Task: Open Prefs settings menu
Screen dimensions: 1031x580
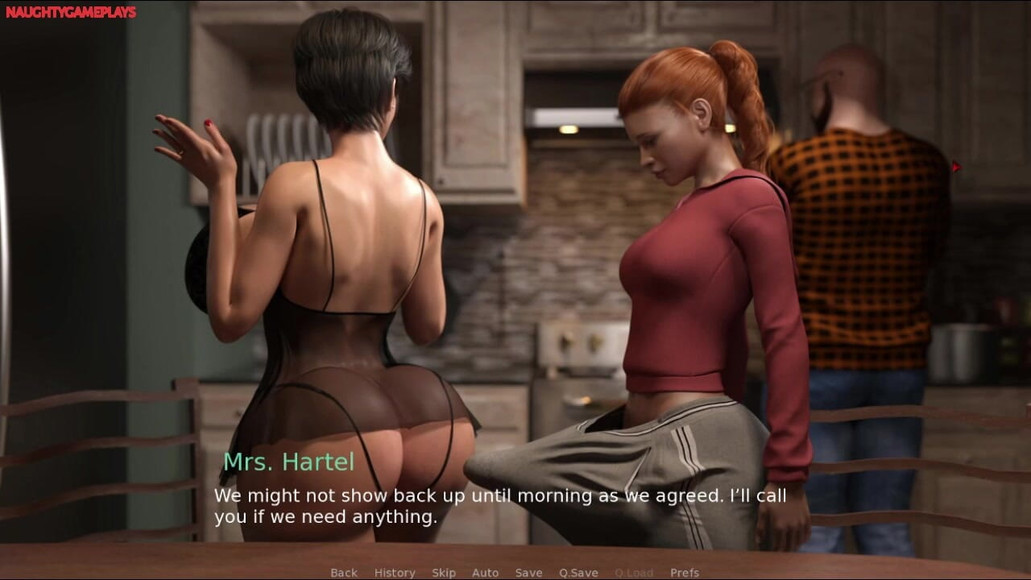Action: click(x=685, y=573)
